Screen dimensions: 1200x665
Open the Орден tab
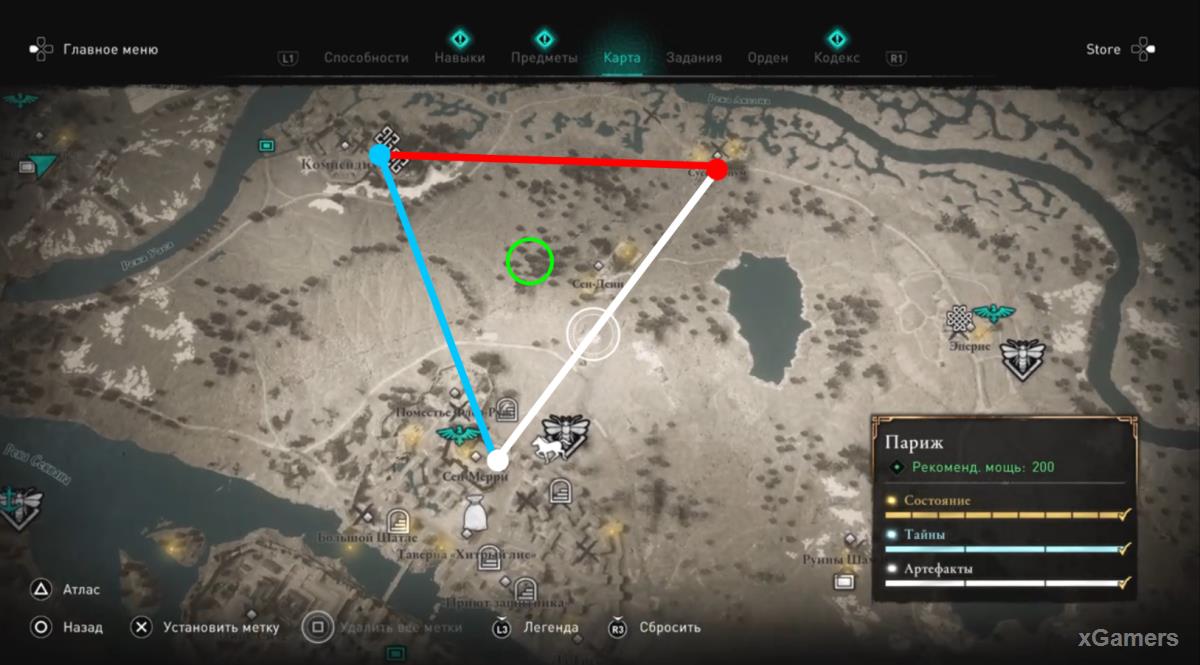click(x=767, y=58)
